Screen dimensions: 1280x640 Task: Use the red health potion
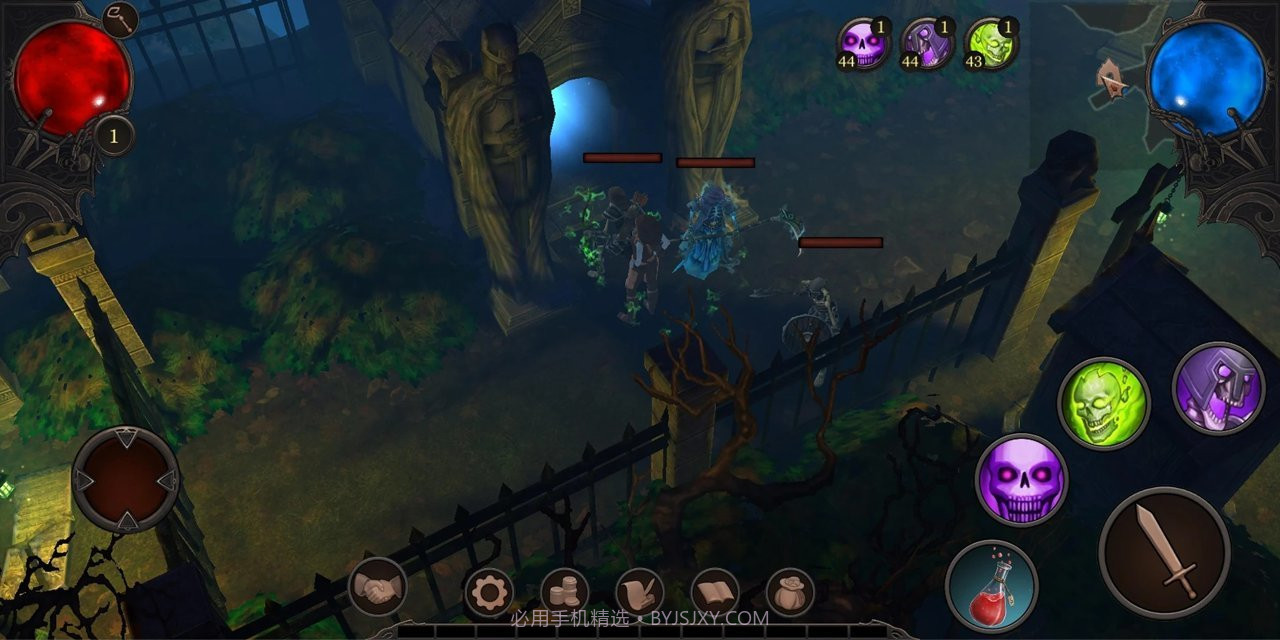[x=991, y=586]
